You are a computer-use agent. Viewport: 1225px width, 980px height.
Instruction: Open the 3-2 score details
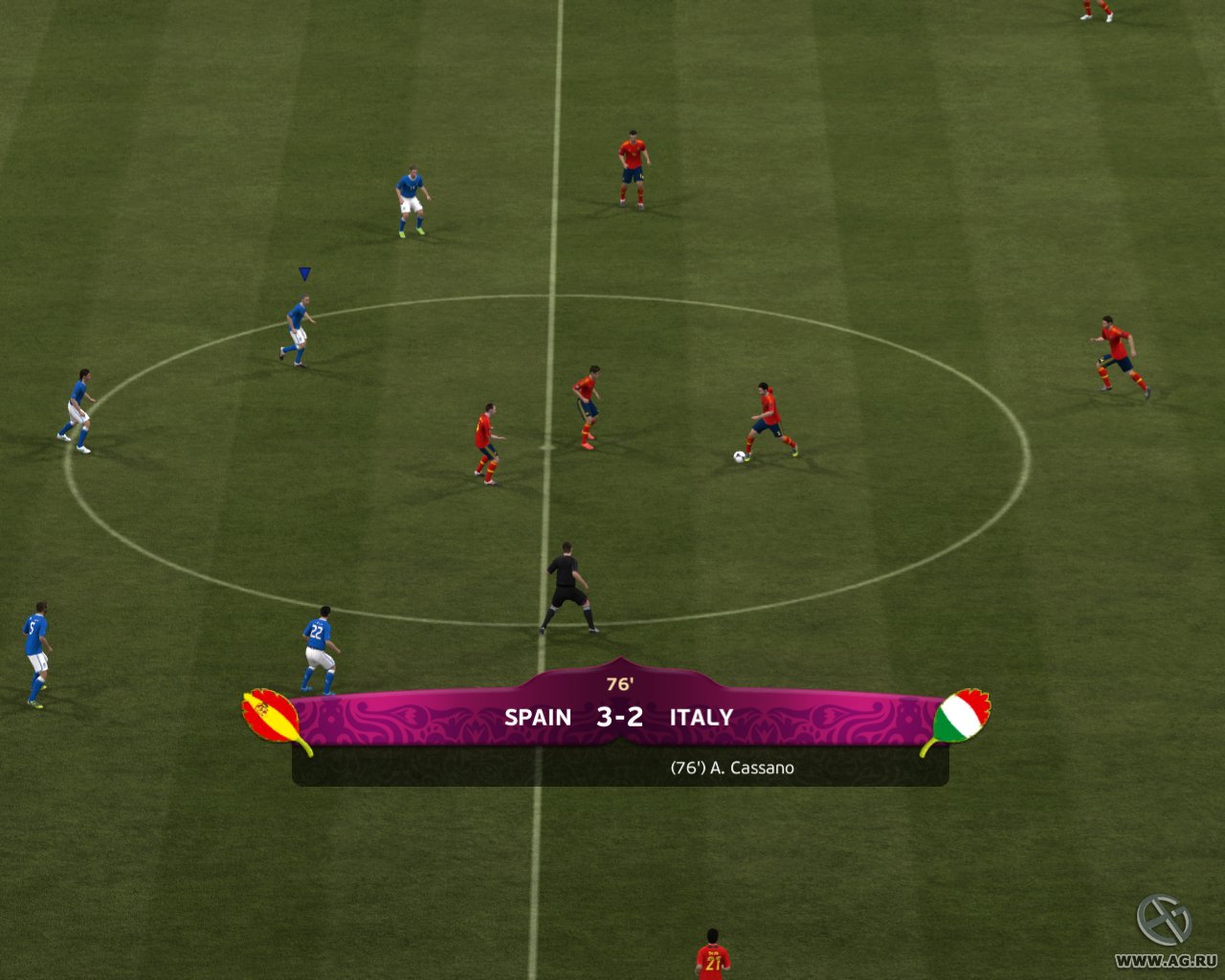(x=618, y=717)
